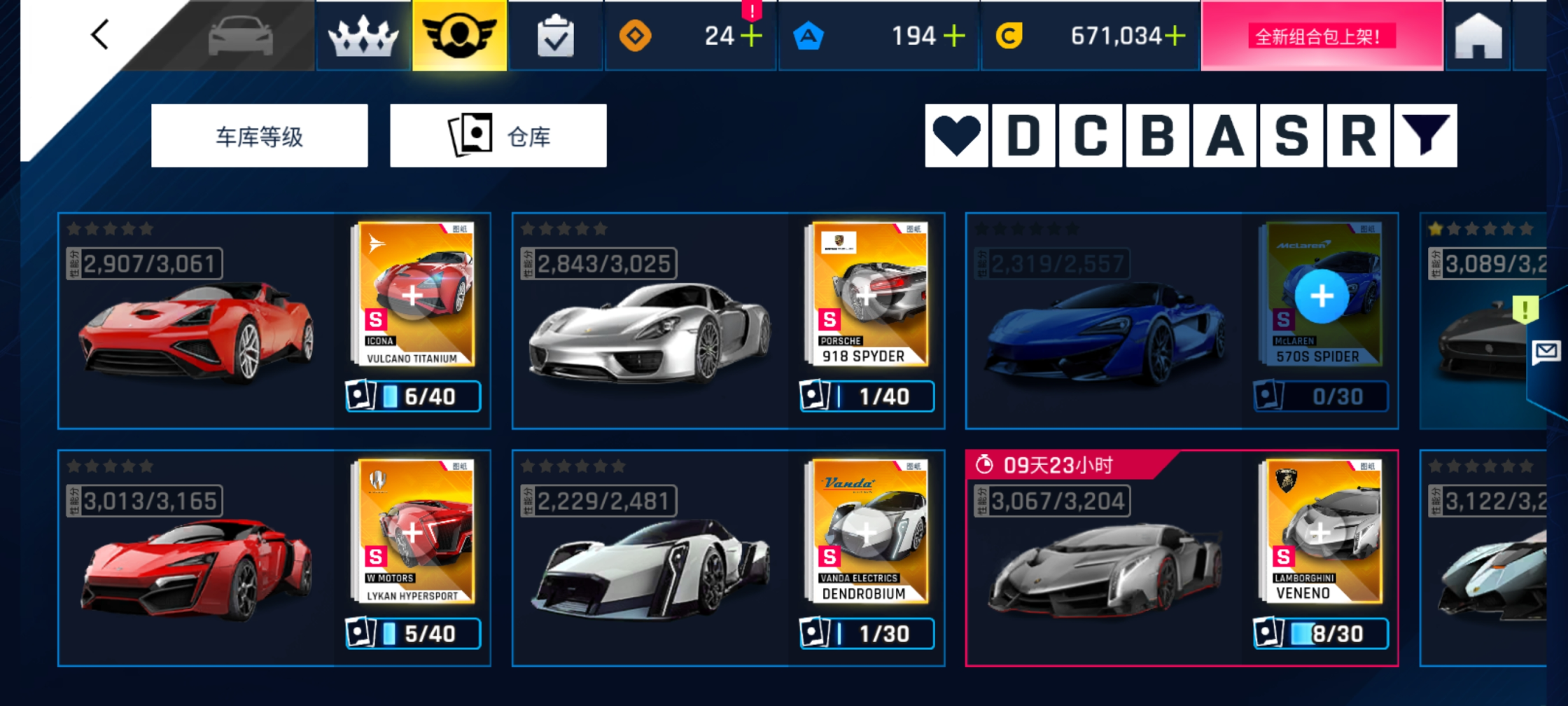Go back using the arrow button

[100, 34]
